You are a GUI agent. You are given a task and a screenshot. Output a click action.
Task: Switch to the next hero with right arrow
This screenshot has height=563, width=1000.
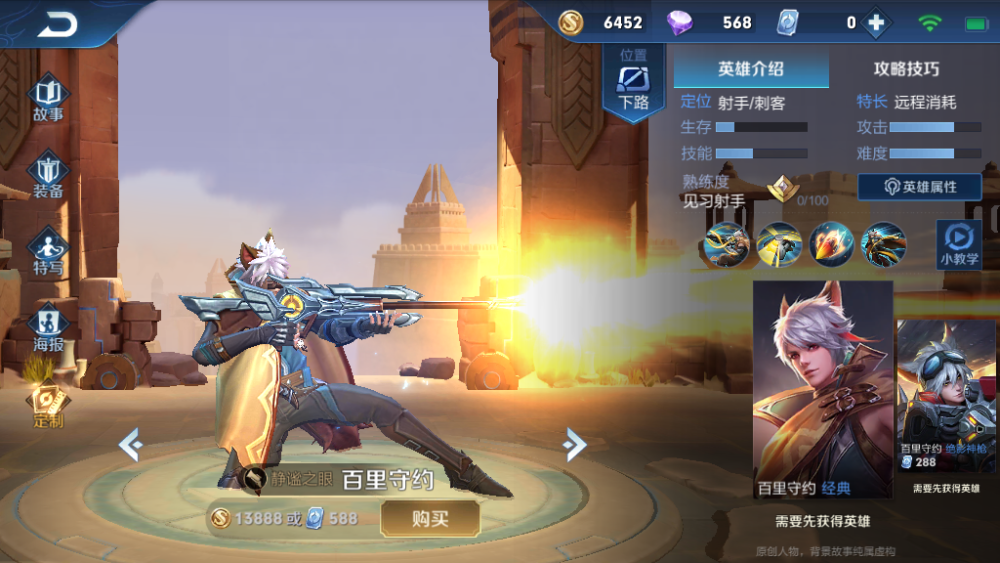click(x=574, y=443)
